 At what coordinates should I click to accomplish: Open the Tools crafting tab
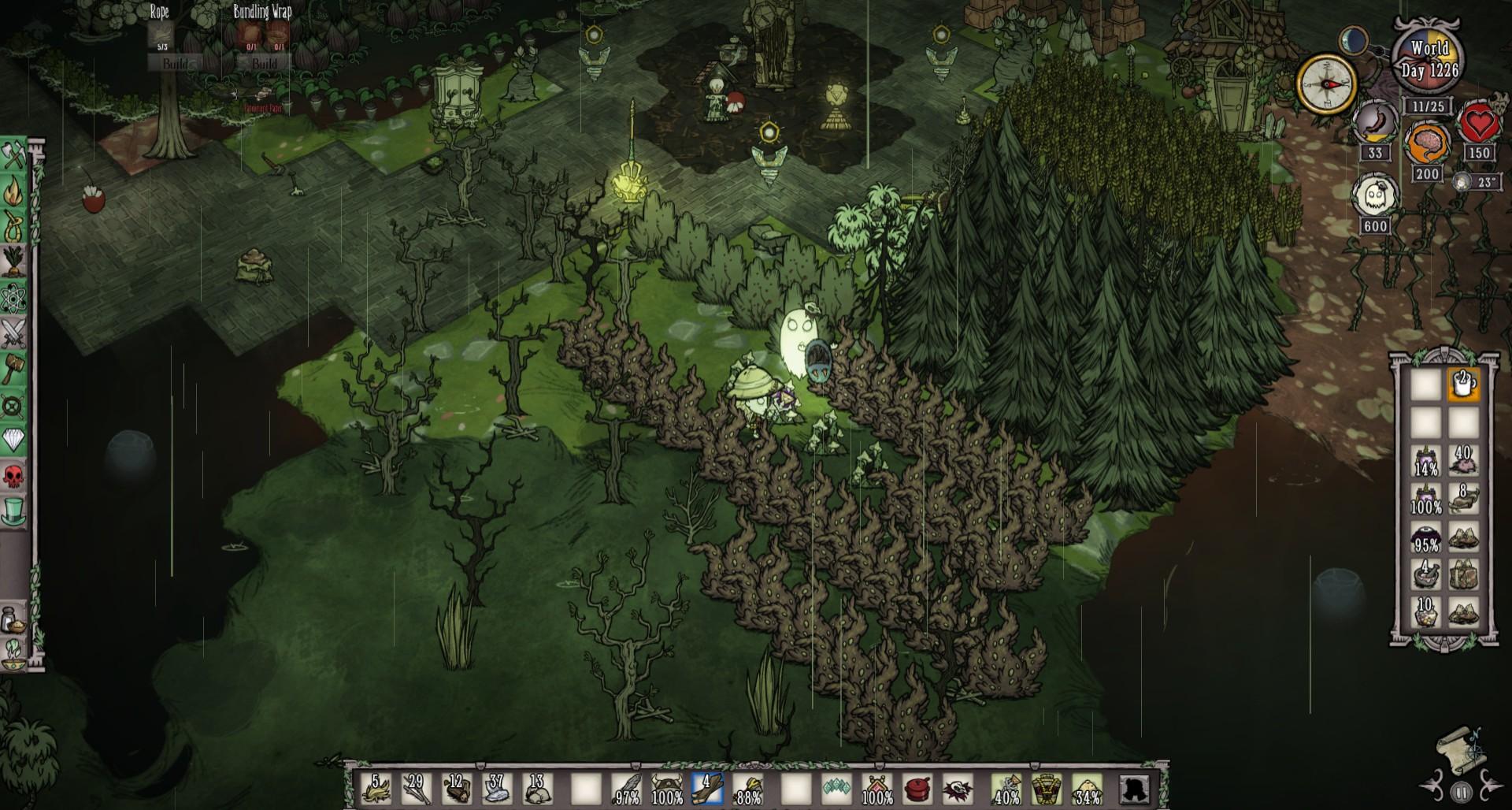pos(14,157)
